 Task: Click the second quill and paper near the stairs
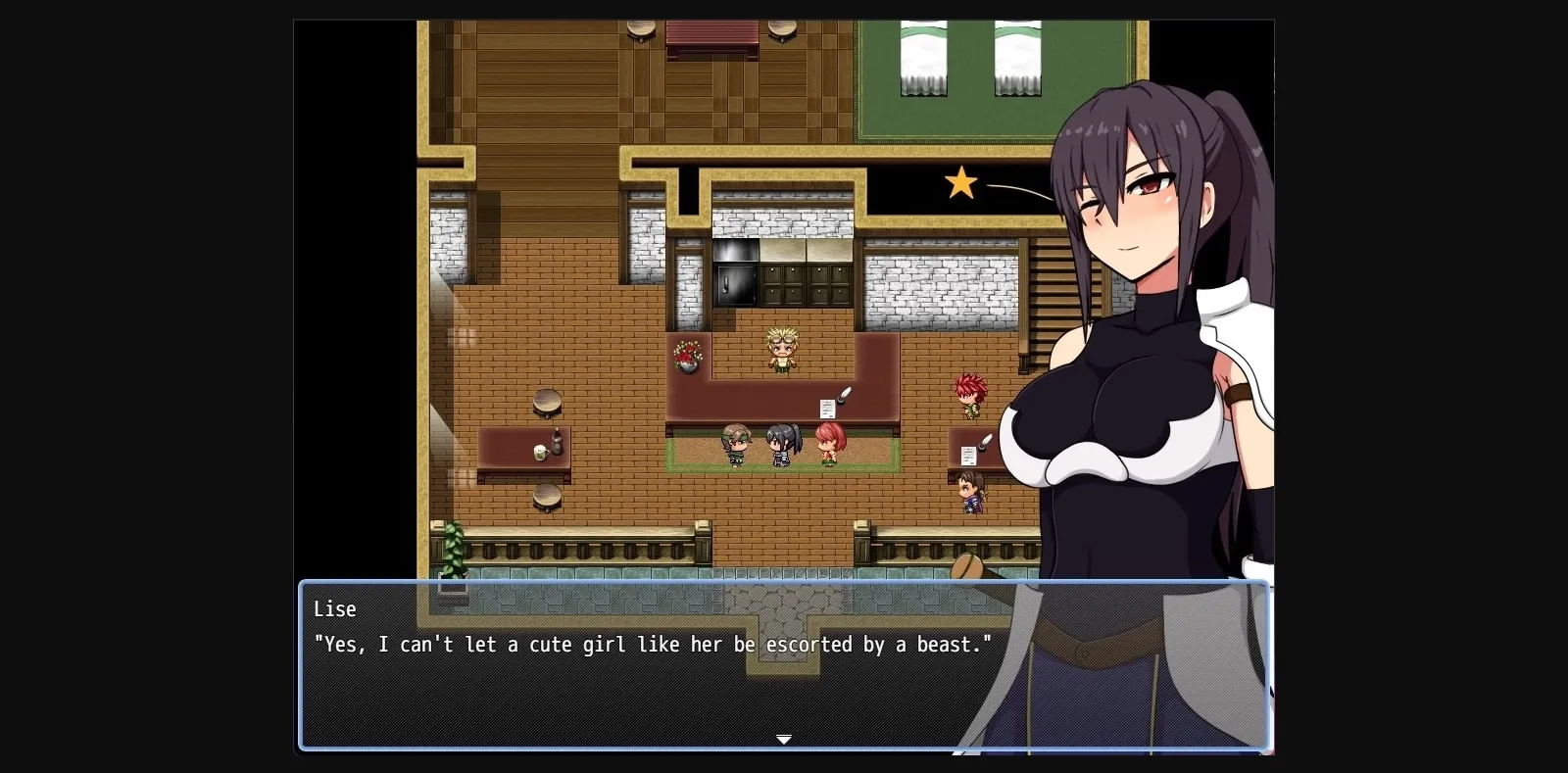click(977, 449)
